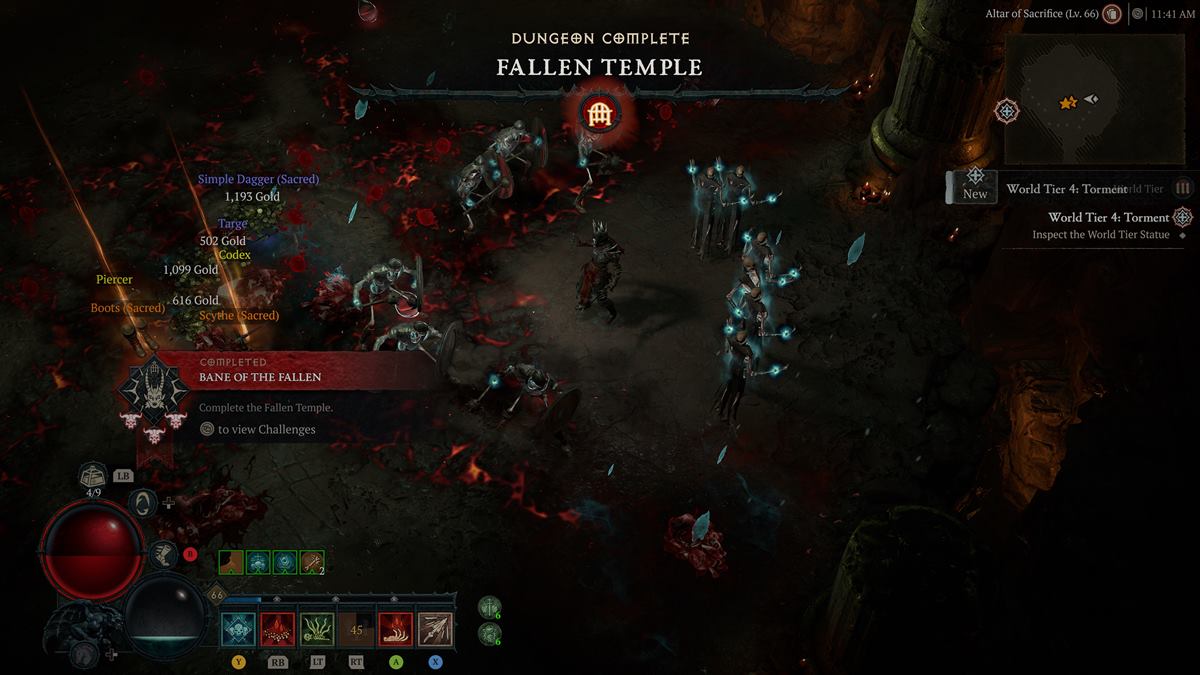Loot the Scythe (Sacred) label
Image resolution: width=1200 pixels, height=675 pixels.
(x=239, y=316)
